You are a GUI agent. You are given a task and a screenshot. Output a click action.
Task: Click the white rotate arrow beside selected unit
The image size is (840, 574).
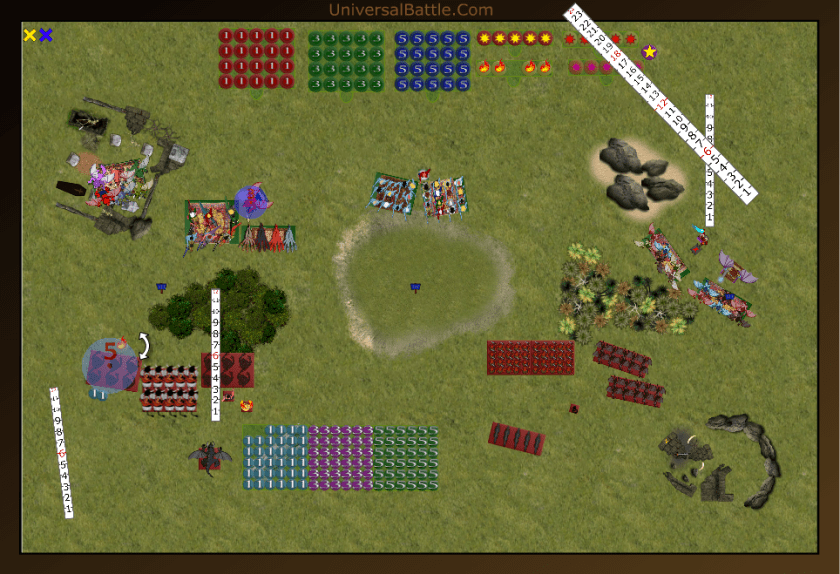point(144,346)
